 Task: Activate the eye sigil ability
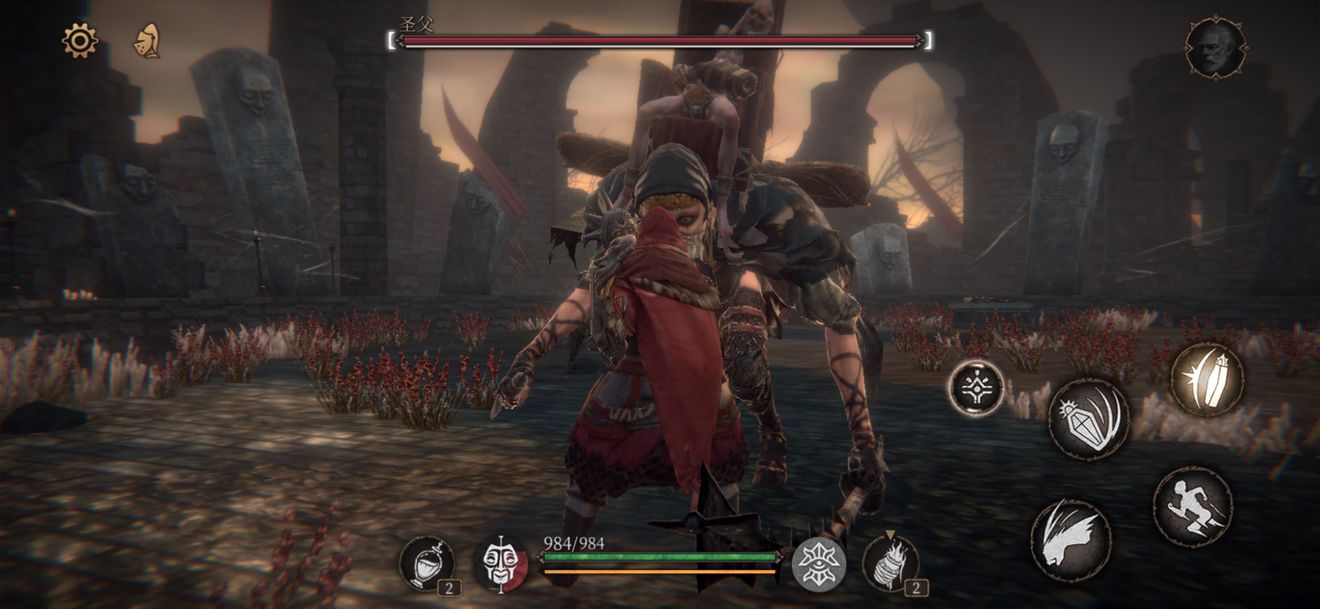[818, 564]
